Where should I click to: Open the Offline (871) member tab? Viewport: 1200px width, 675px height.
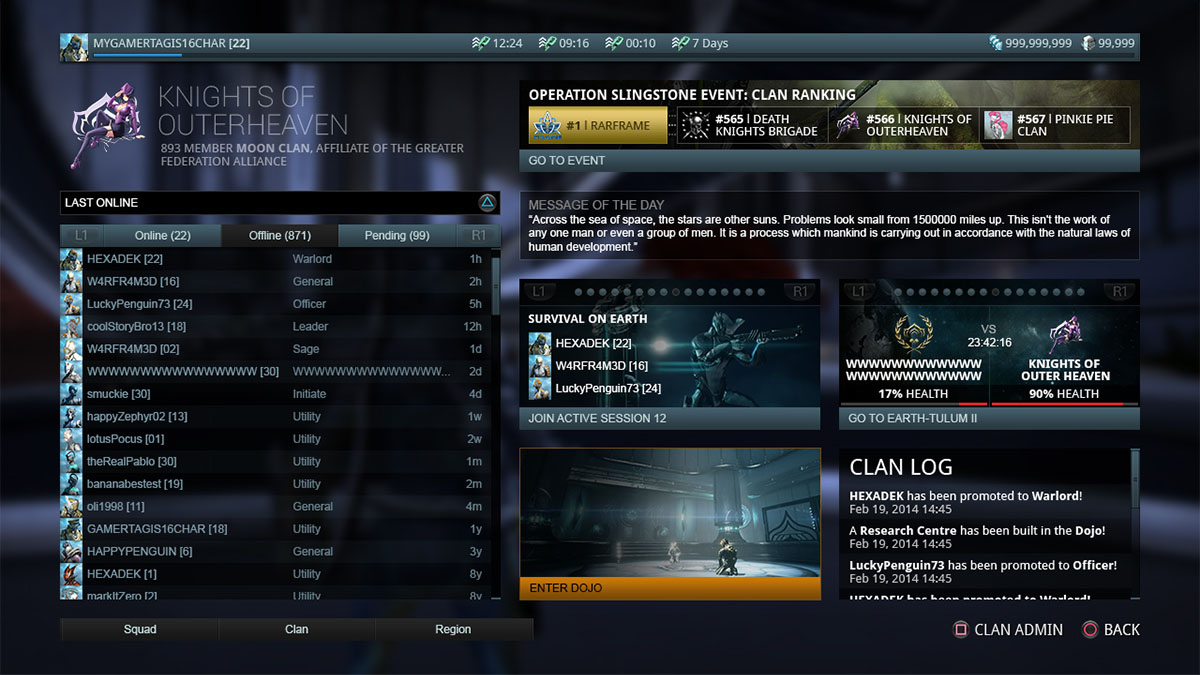[x=279, y=236]
